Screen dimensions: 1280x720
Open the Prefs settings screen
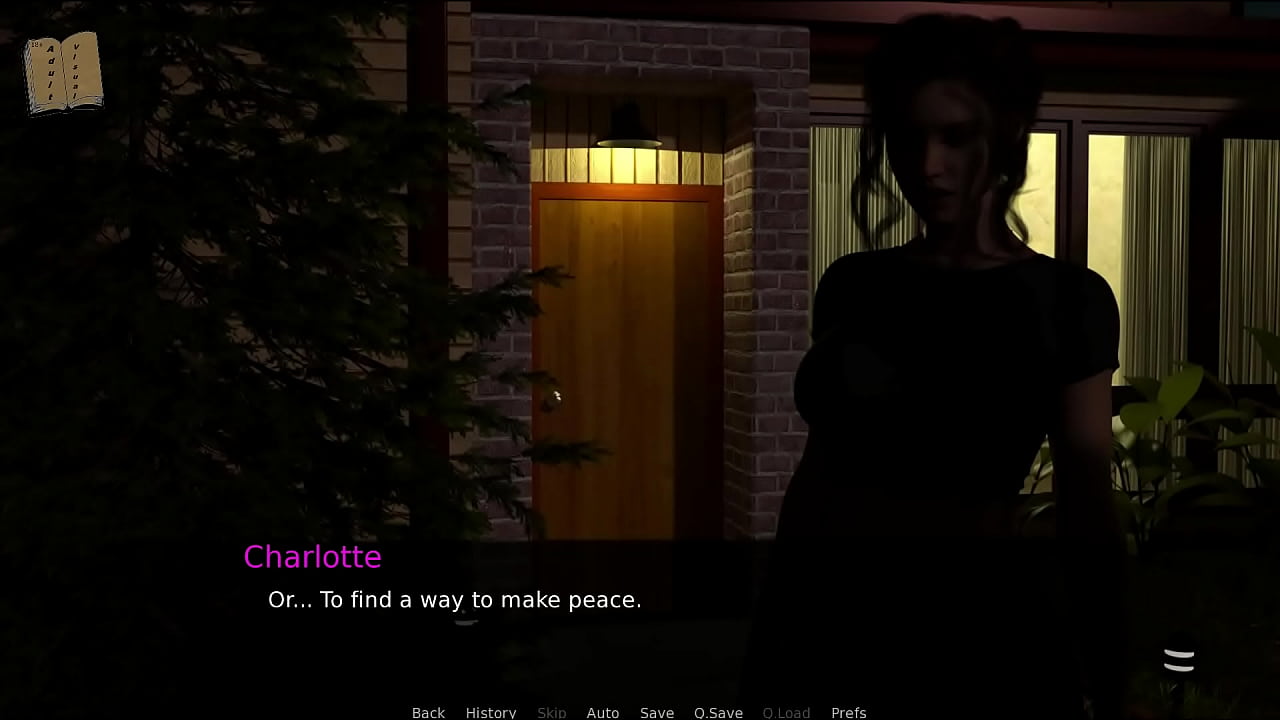(x=848, y=712)
